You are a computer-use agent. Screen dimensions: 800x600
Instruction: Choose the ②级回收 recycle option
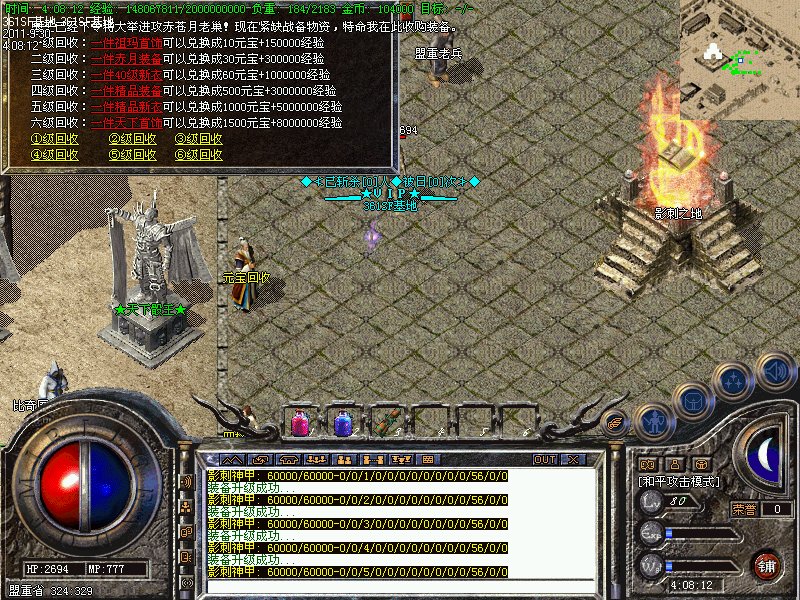click(x=133, y=140)
